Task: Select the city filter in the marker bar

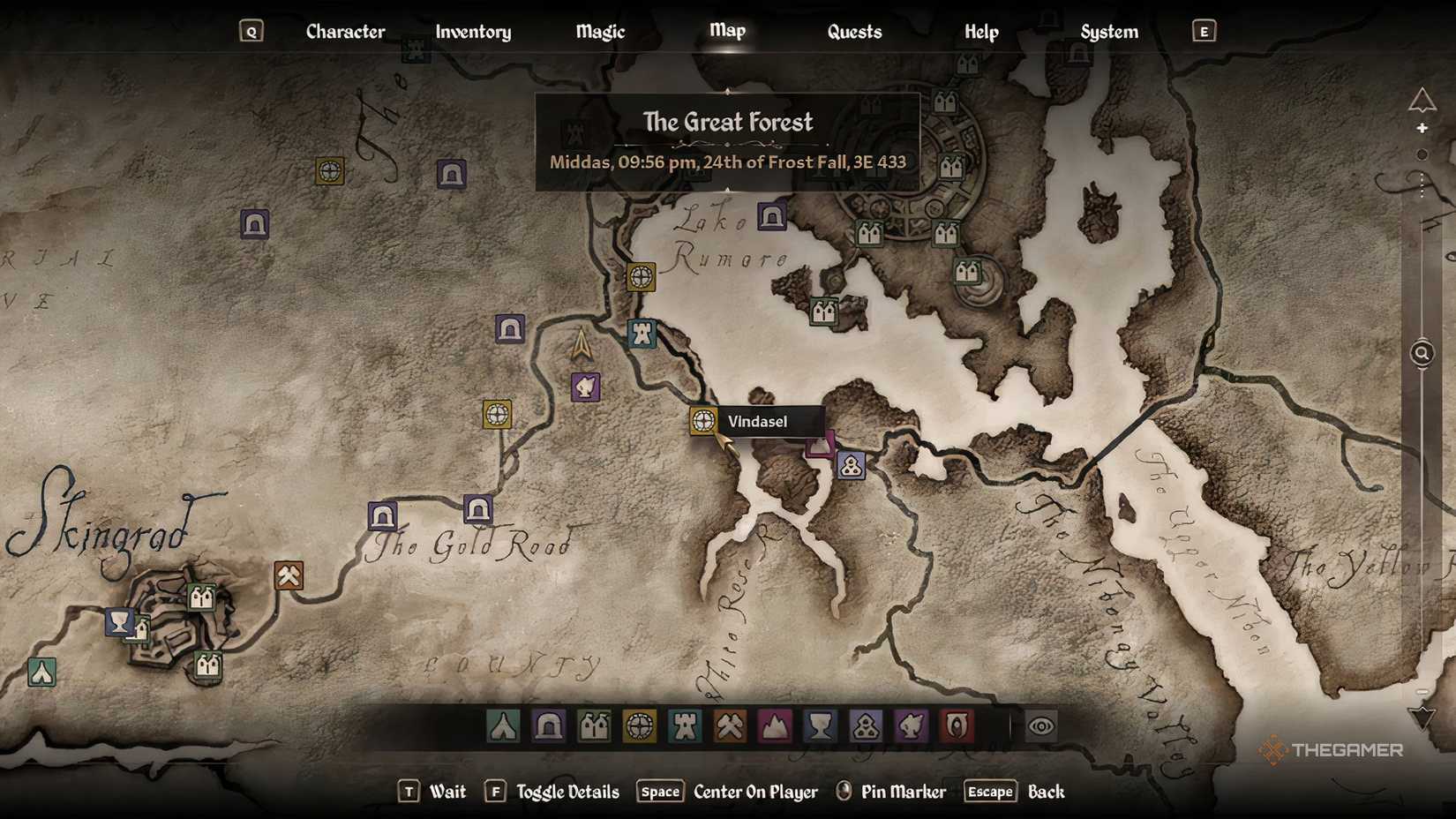Action: pyautogui.click(x=593, y=726)
